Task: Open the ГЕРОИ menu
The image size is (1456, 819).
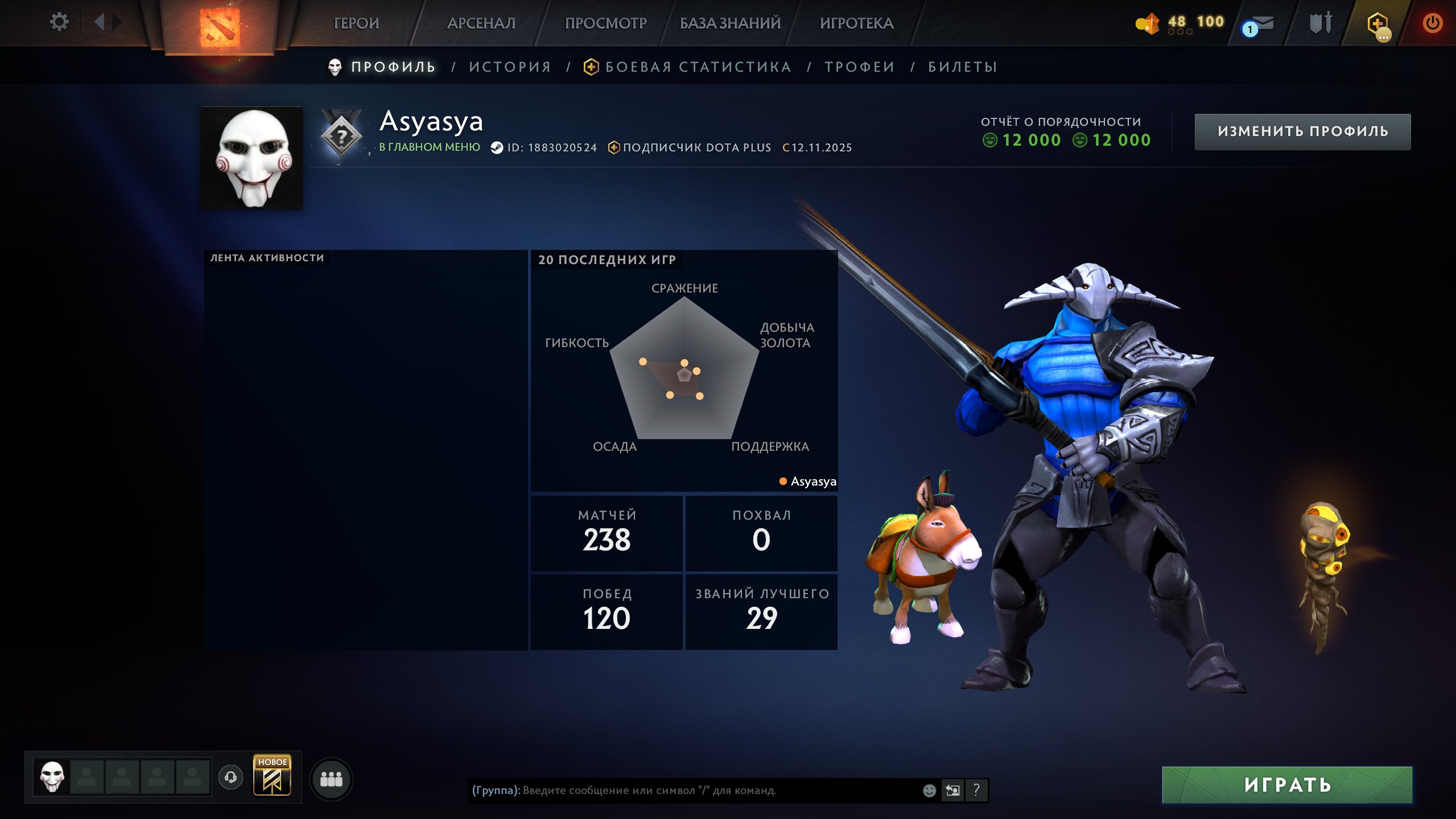Action: pos(357,23)
